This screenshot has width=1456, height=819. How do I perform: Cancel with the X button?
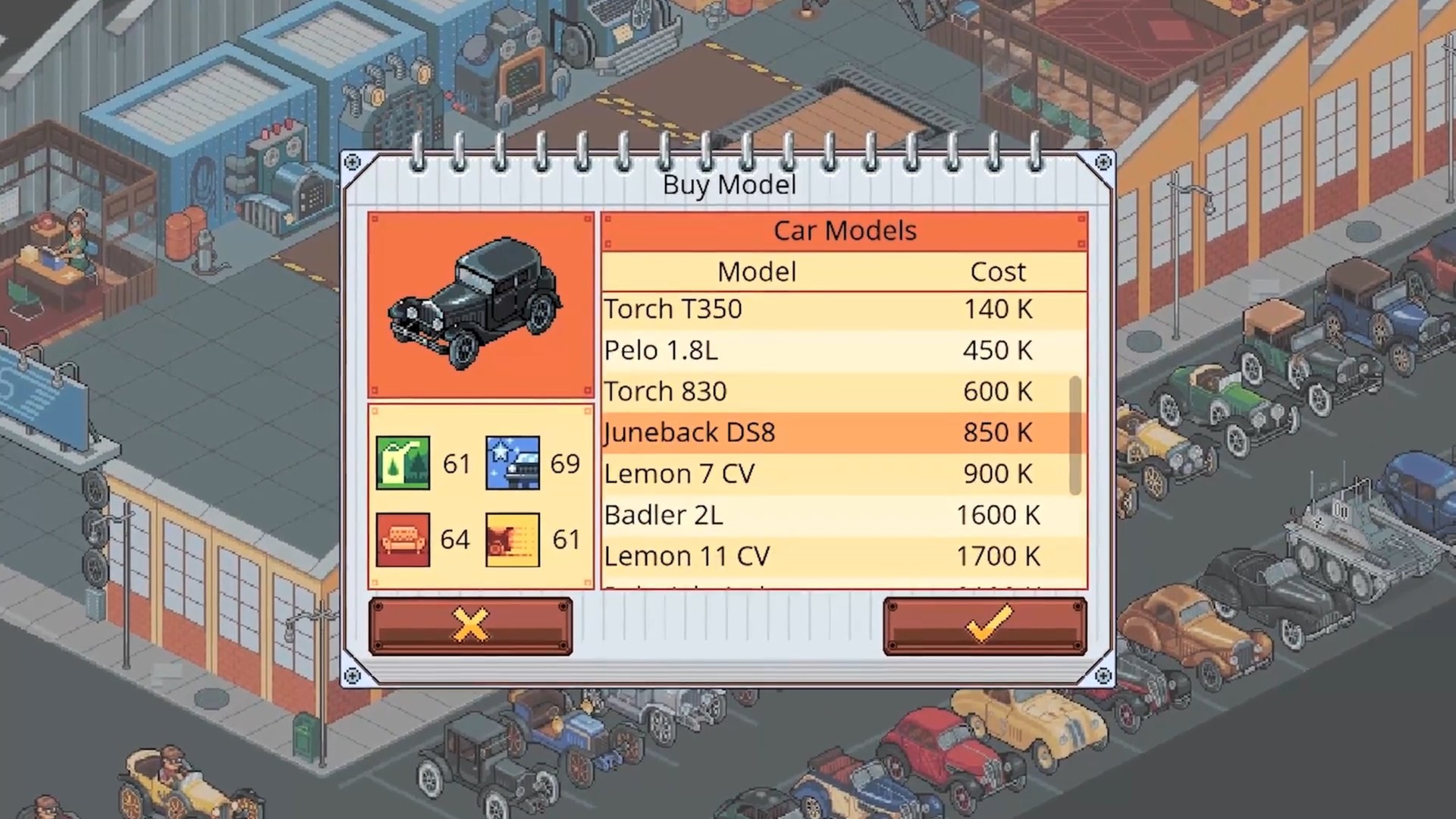(470, 625)
